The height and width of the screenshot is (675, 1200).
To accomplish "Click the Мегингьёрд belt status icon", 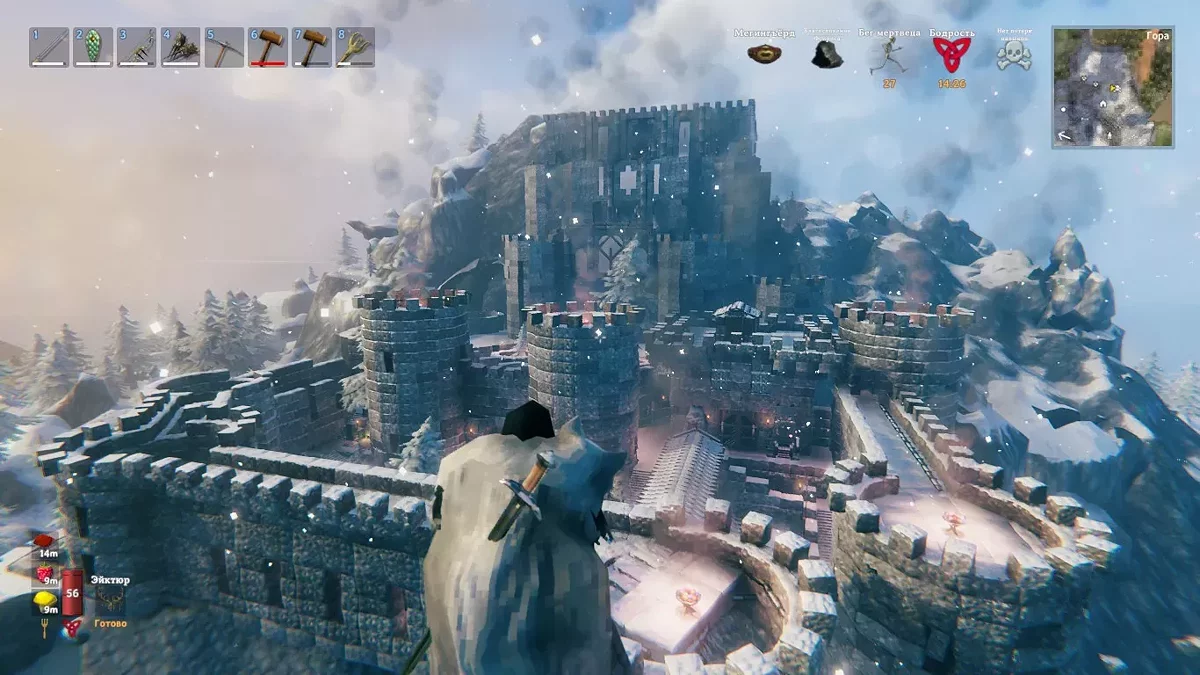I will coord(764,53).
